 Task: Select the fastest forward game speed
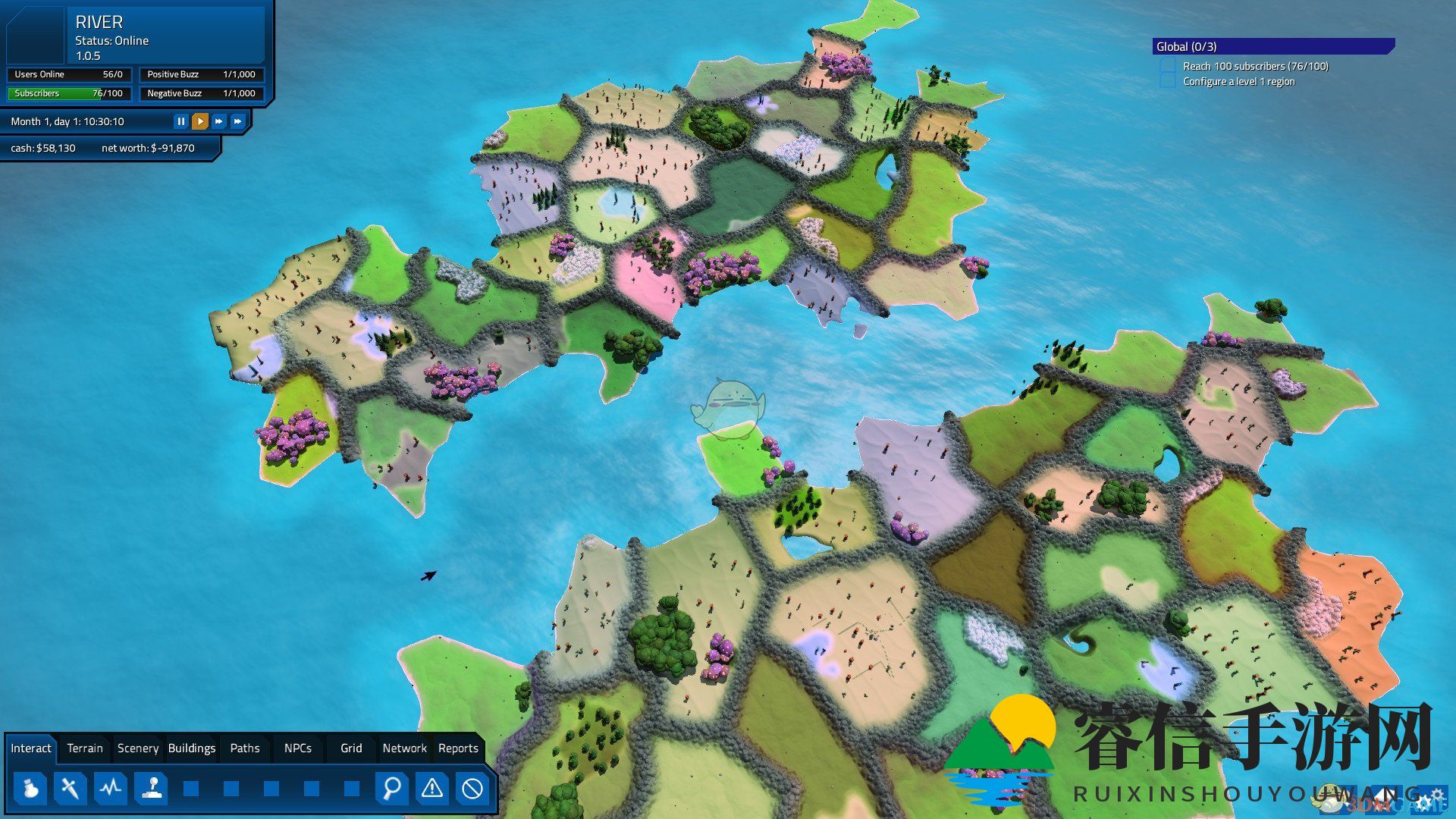[237, 121]
